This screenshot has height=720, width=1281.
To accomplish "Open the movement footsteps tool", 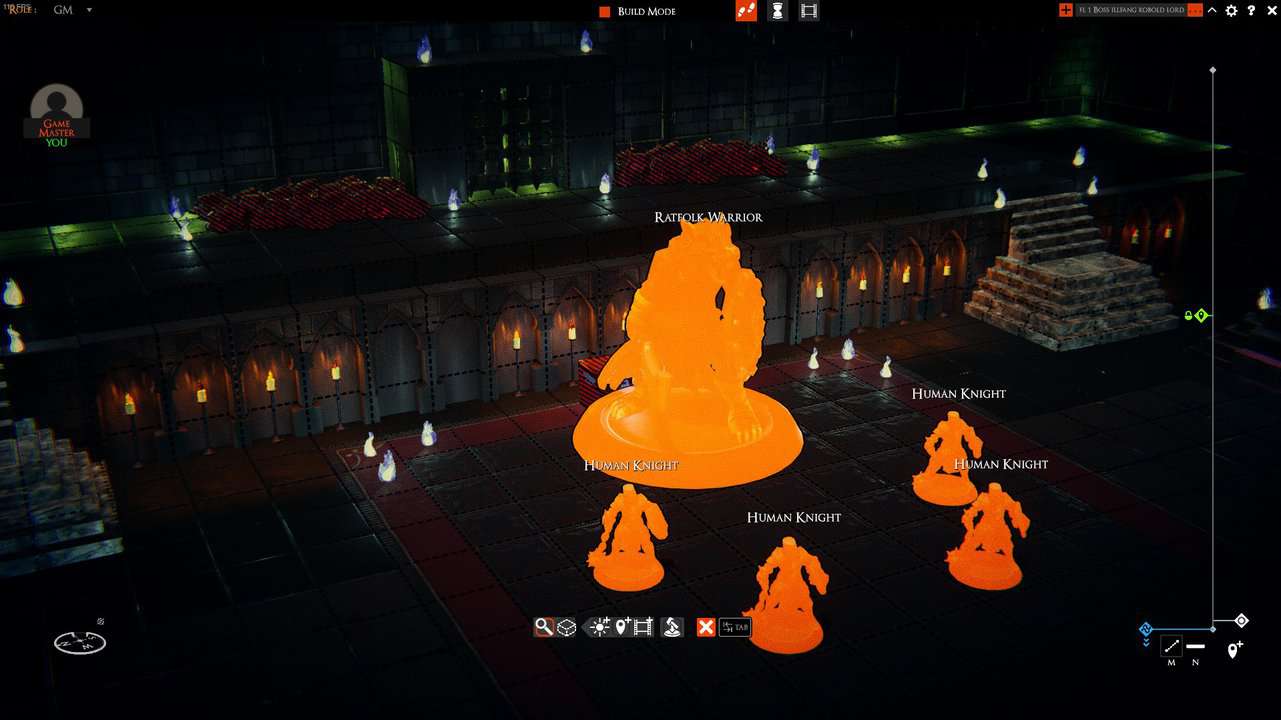I will tap(747, 10).
